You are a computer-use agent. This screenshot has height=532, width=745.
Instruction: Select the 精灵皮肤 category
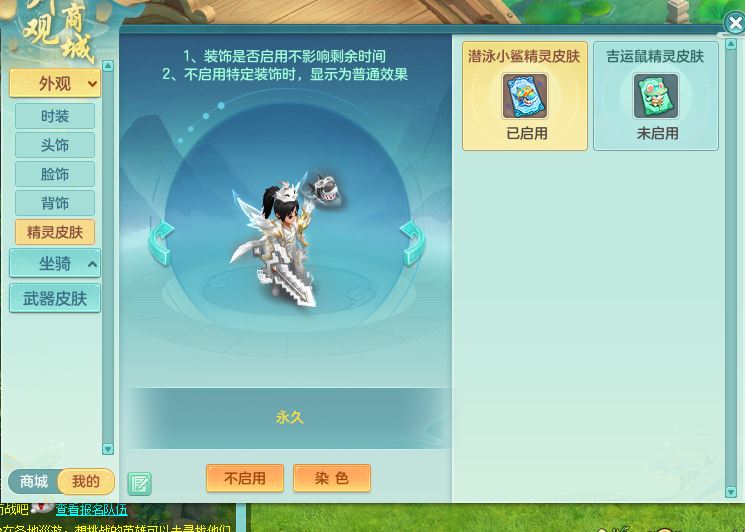(55, 232)
